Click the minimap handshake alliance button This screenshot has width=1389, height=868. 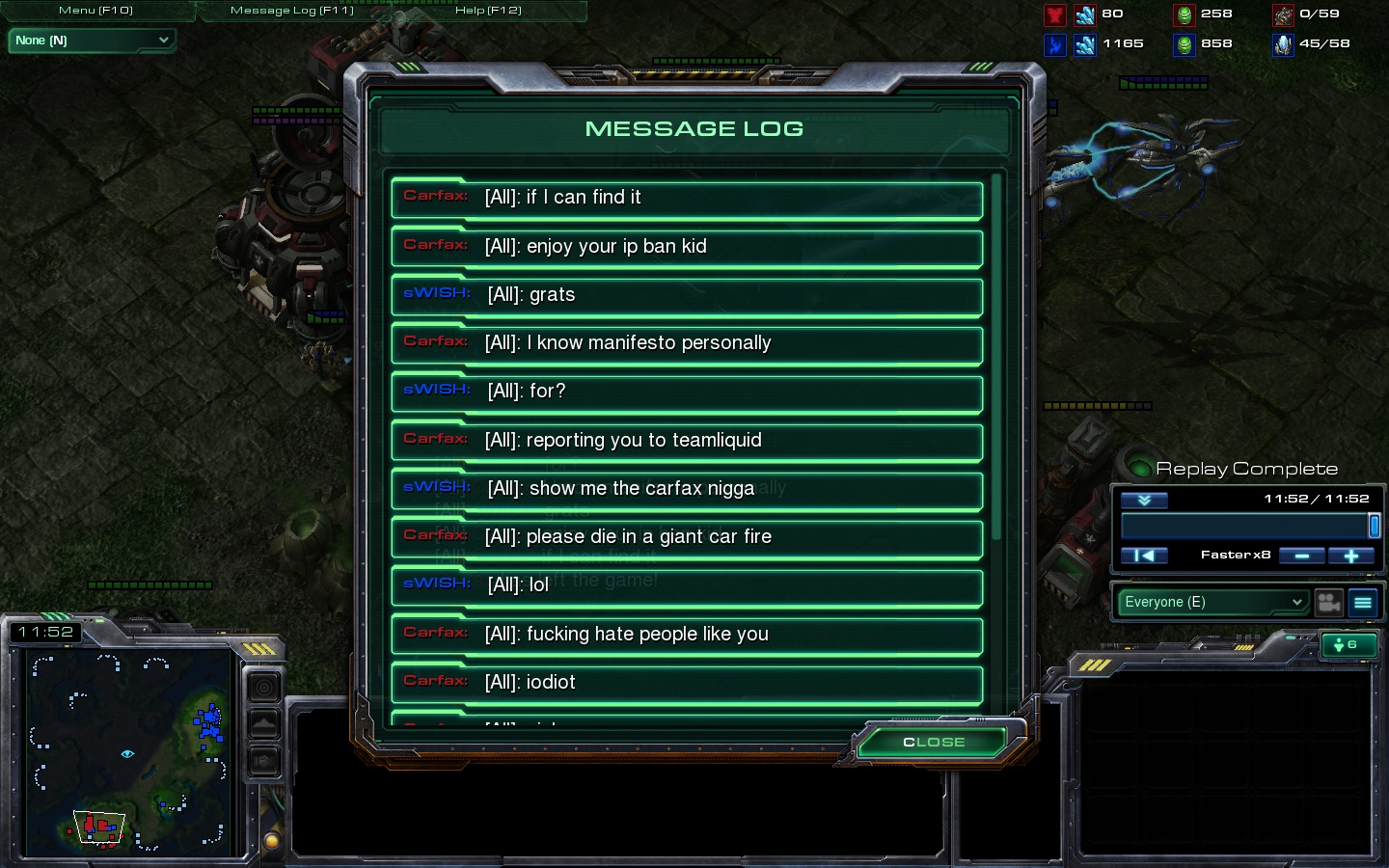pyautogui.click(x=263, y=762)
